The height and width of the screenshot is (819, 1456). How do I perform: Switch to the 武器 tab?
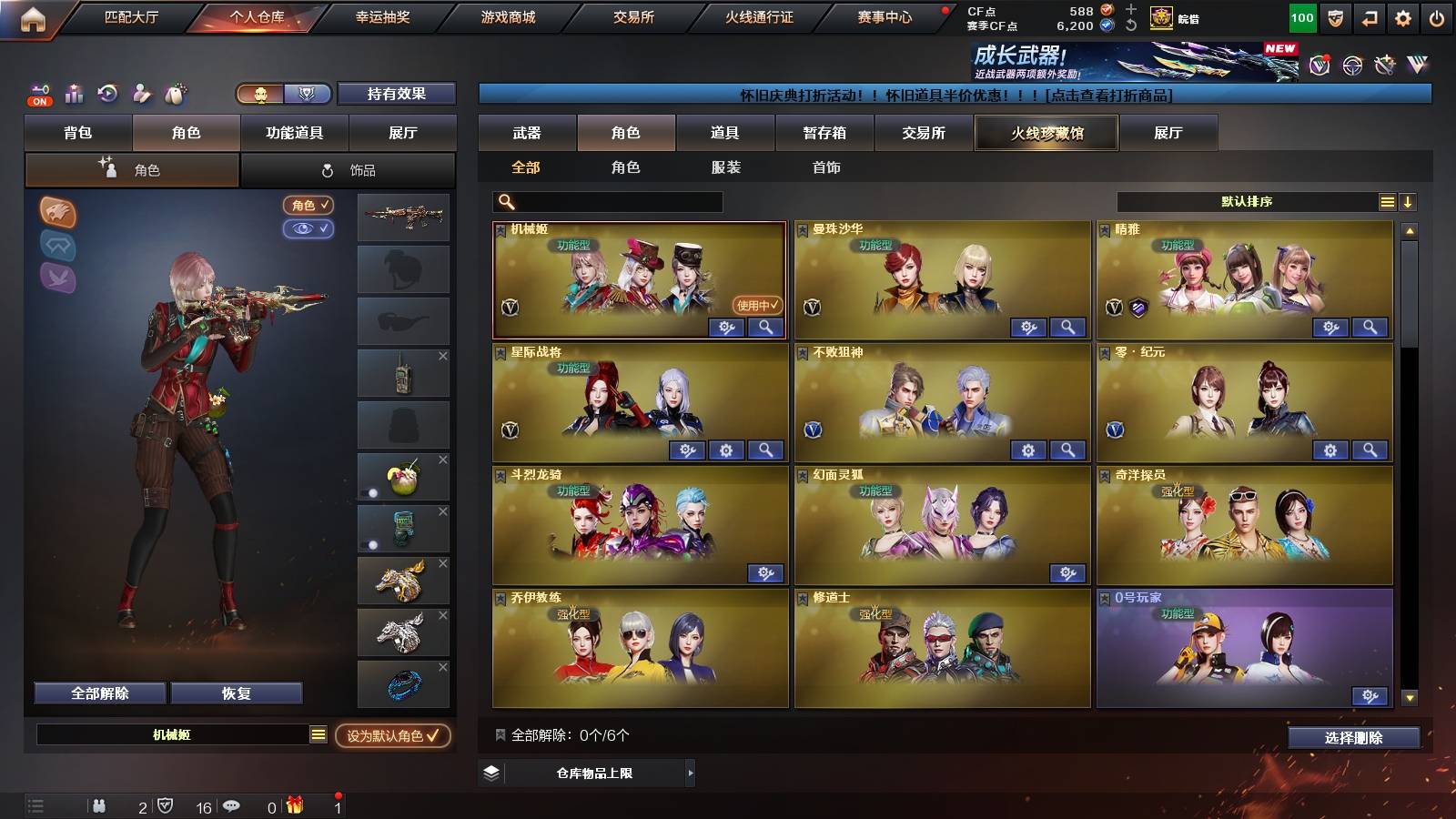[x=526, y=132]
